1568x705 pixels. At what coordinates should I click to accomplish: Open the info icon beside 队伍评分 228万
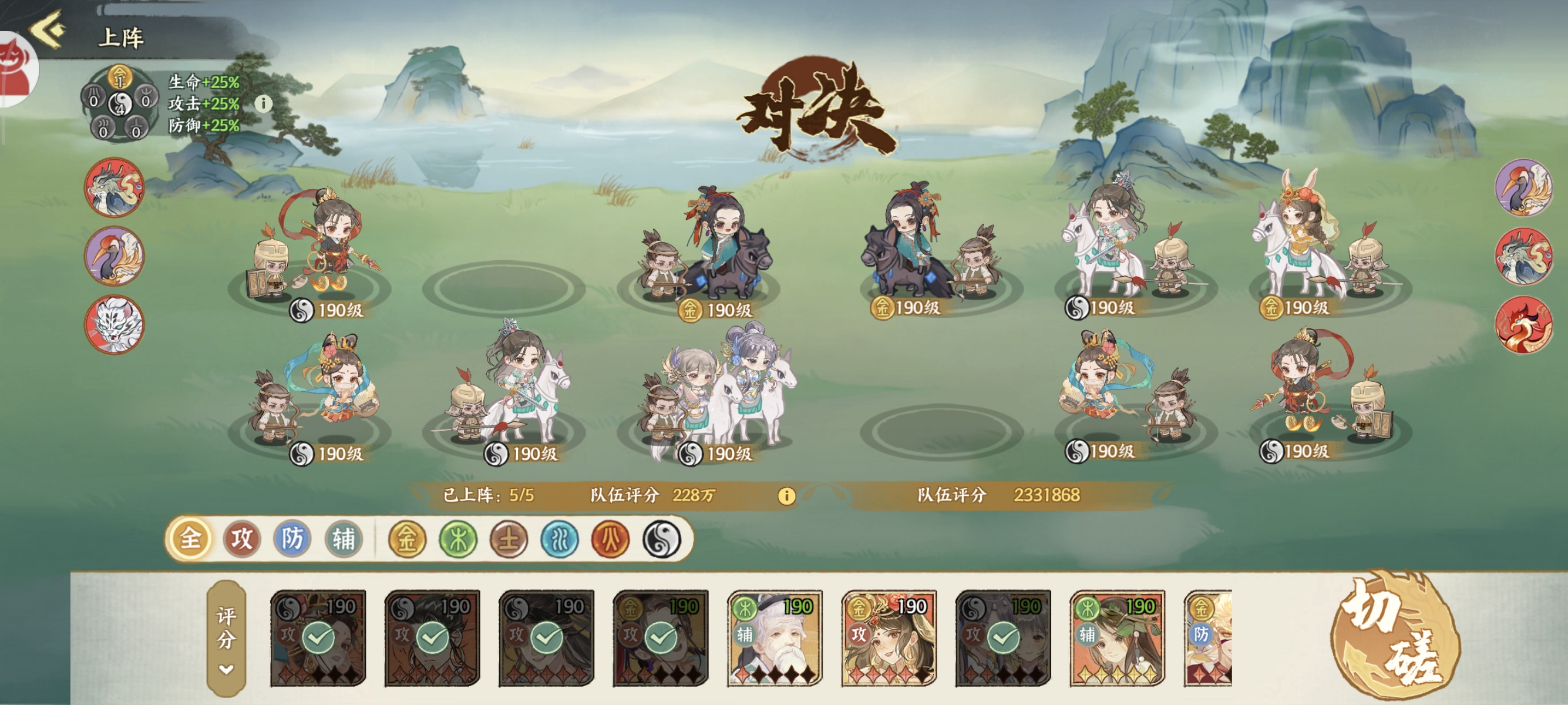pyautogui.click(x=786, y=496)
